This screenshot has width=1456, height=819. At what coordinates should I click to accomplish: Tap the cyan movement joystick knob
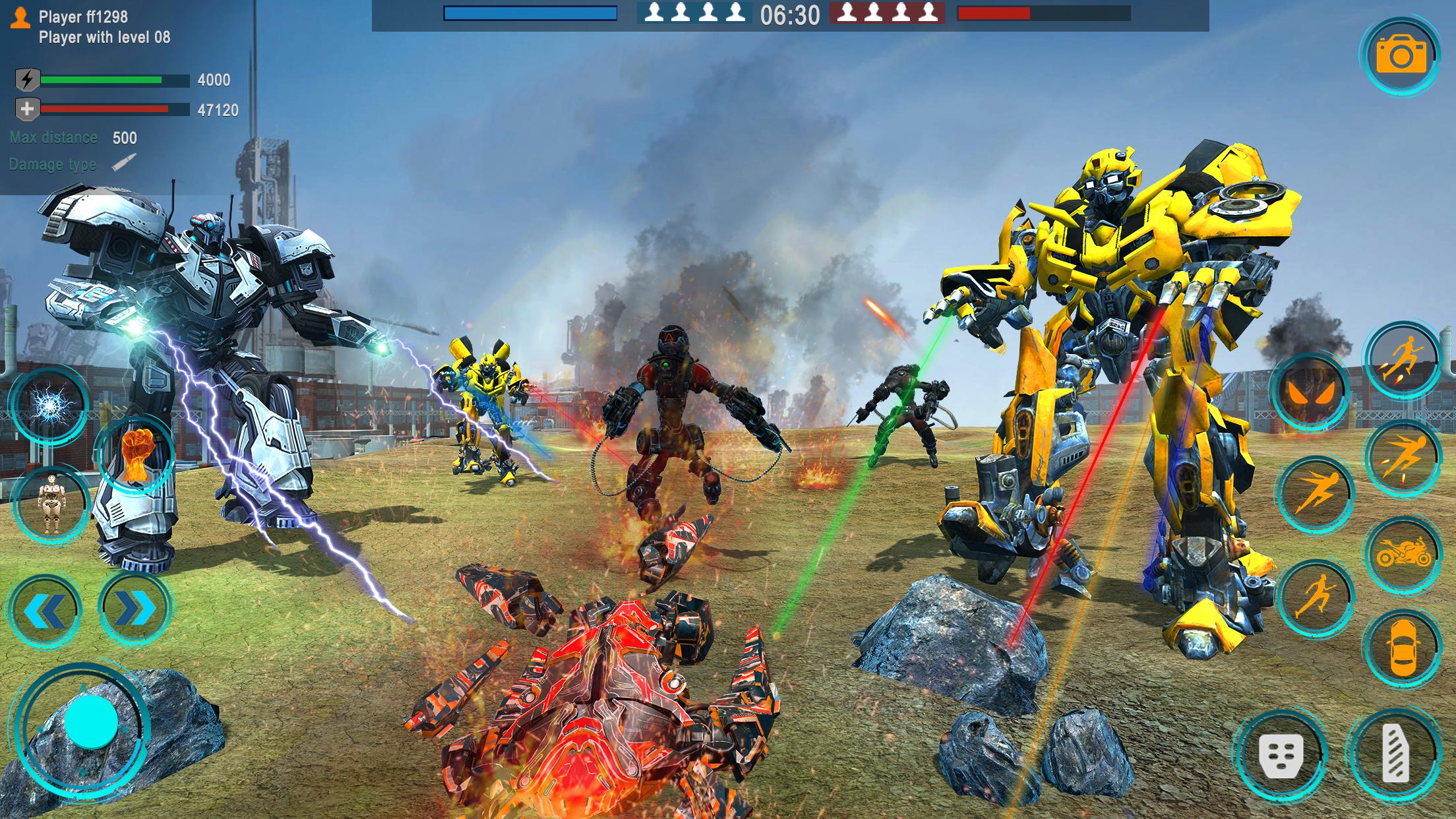[x=91, y=722]
